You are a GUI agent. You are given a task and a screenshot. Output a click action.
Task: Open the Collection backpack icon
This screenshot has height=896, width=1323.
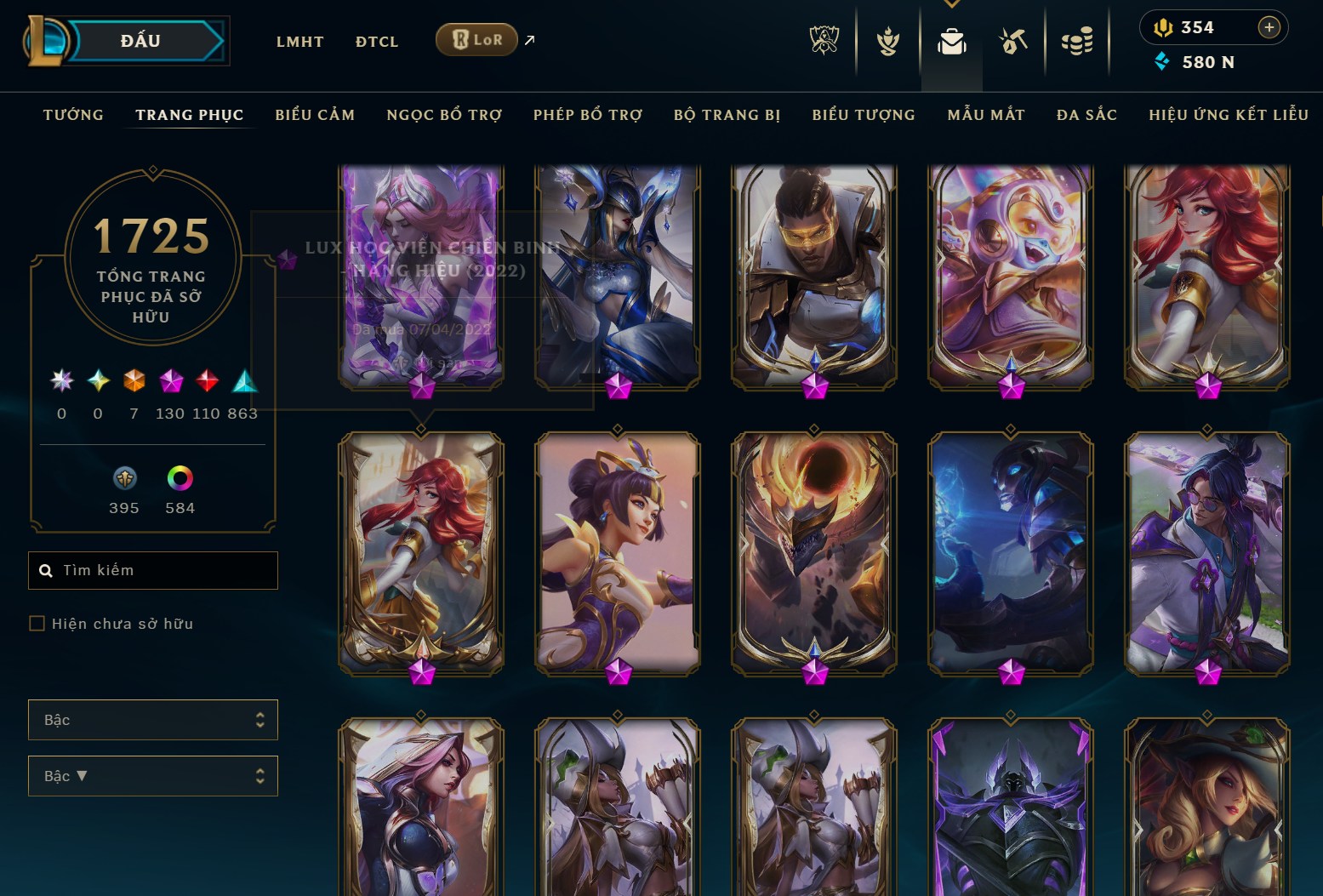tap(952, 41)
